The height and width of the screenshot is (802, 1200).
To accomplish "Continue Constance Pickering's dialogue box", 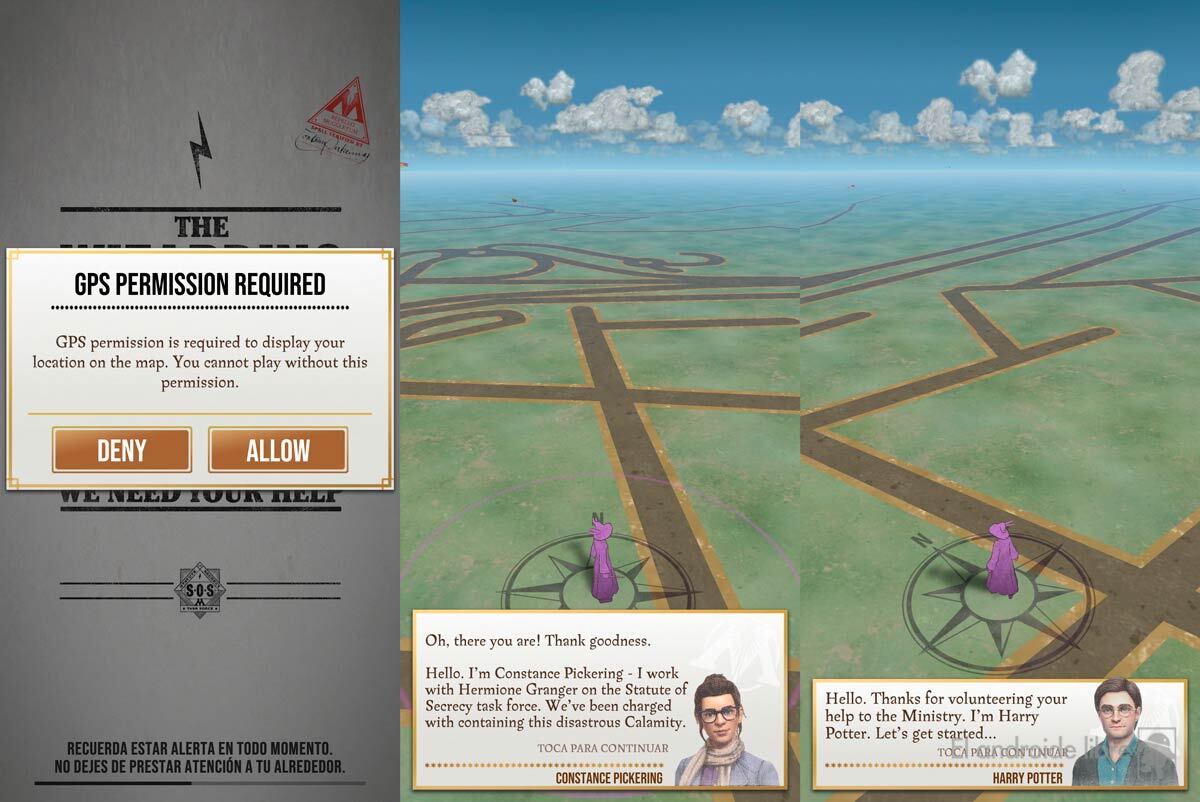I will (603, 748).
